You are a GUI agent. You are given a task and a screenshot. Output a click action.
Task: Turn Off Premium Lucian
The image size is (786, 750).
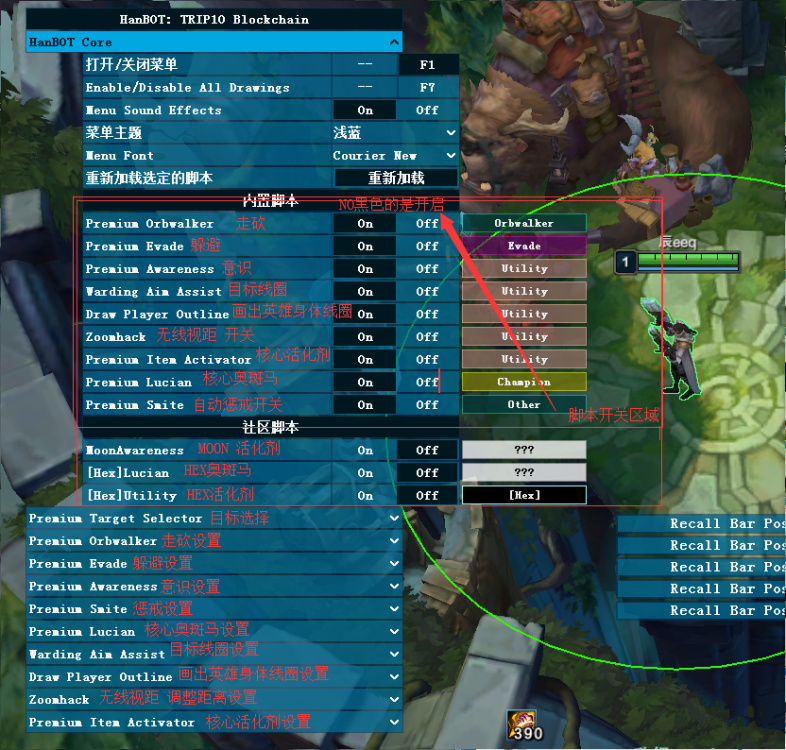tap(427, 382)
